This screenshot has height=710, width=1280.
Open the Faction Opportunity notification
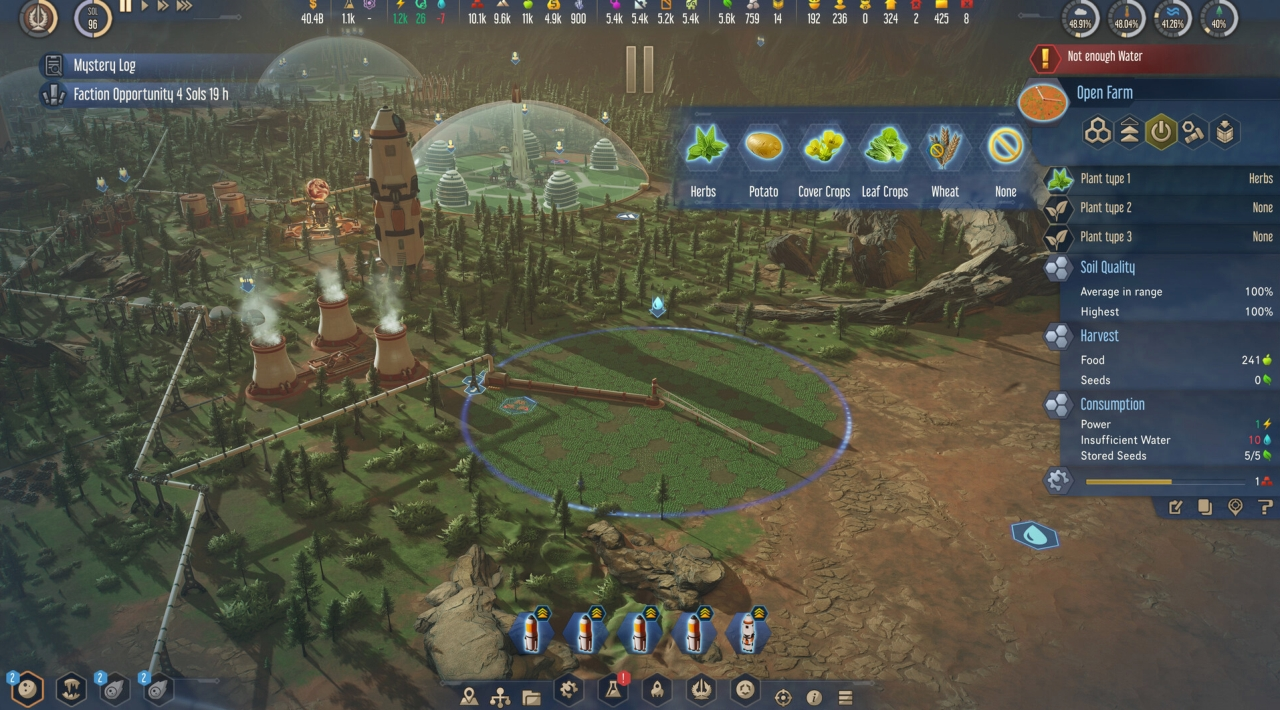point(150,95)
